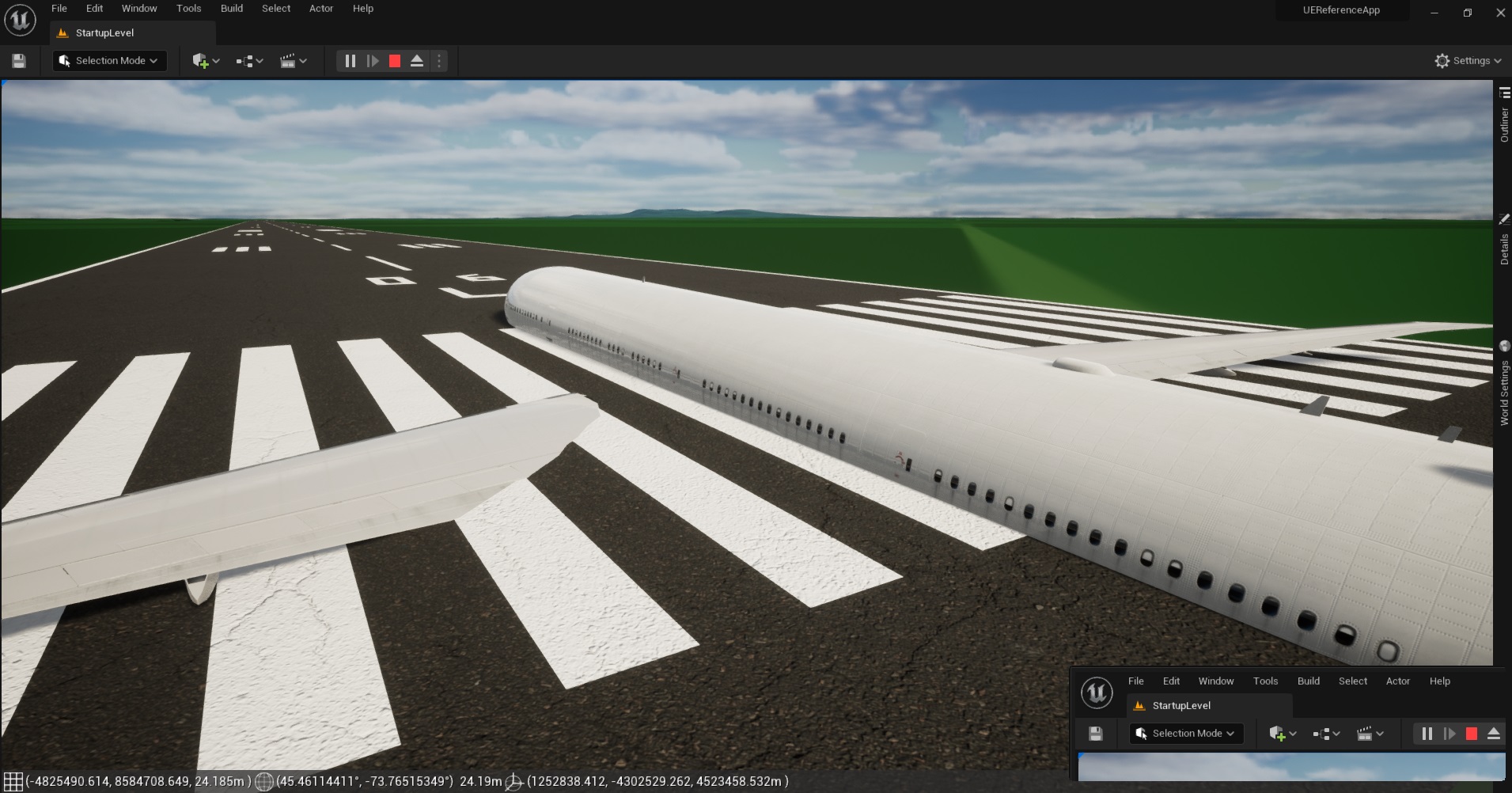Open the Settings dropdown on the toolbar
This screenshot has width=1512, height=793.
coord(1468,60)
